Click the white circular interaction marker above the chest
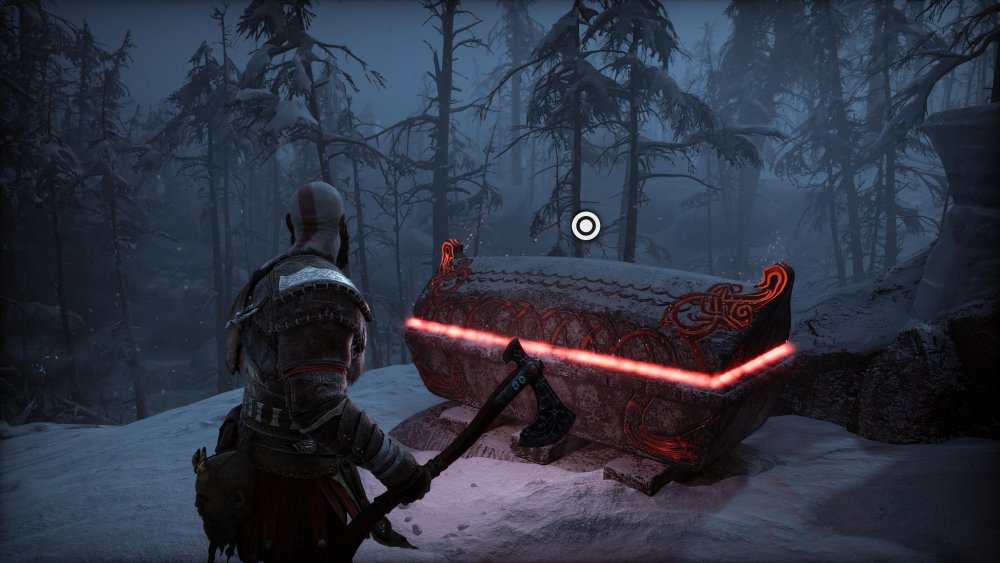Viewport: 1000px width, 563px height. (585, 226)
